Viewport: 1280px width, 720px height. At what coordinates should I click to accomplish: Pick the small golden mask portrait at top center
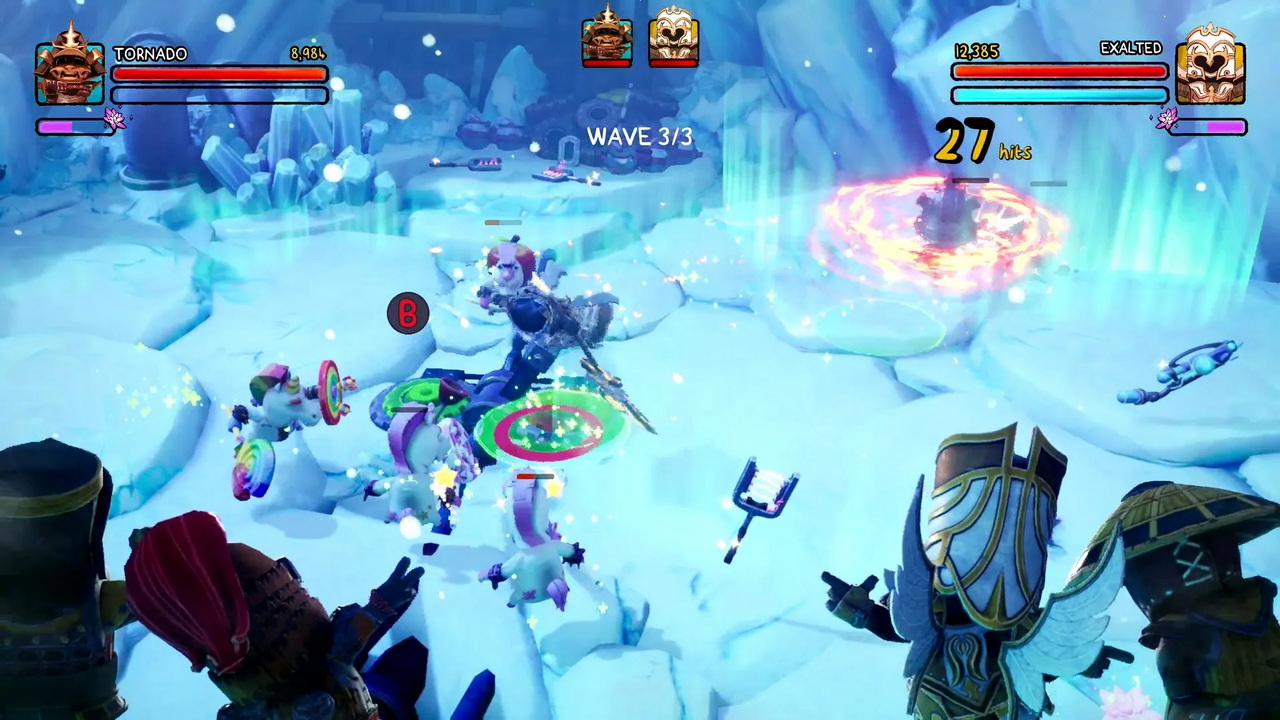coord(673,37)
